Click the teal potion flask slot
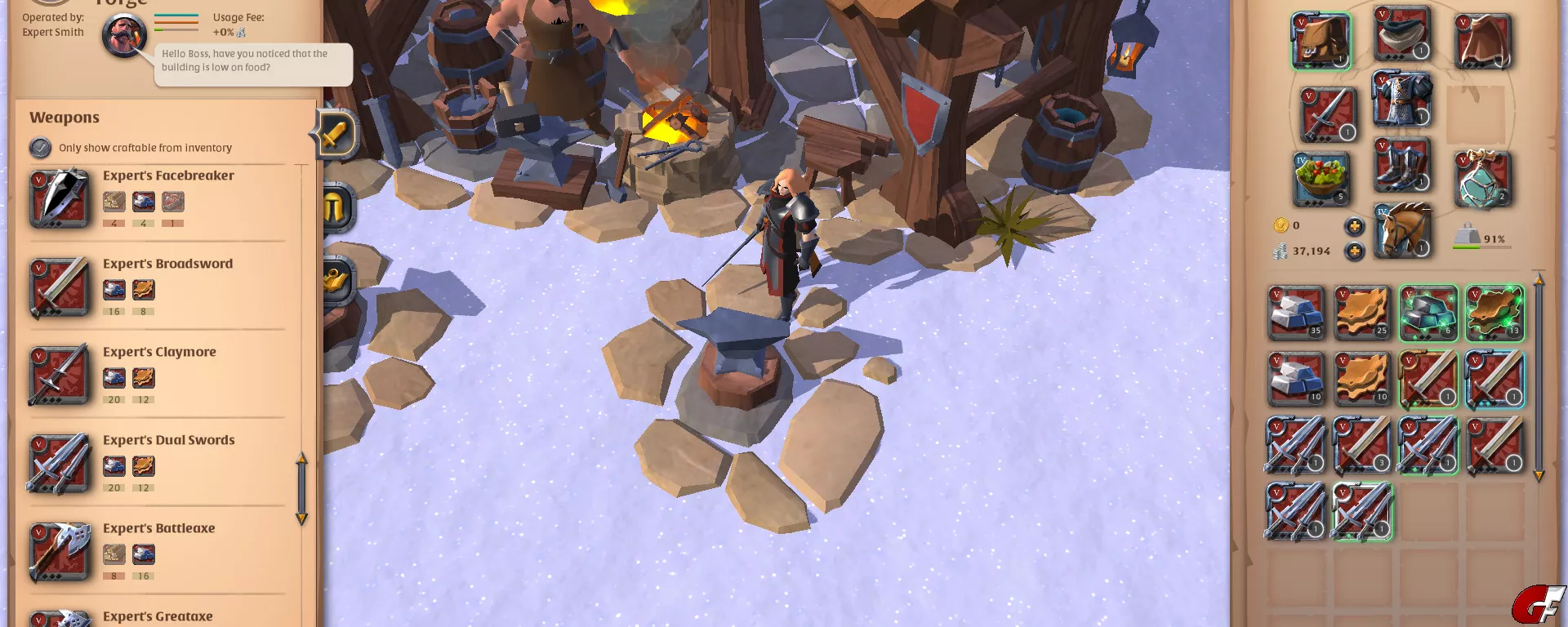Screen dimensions: 1568x627 [x=1483, y=178]
